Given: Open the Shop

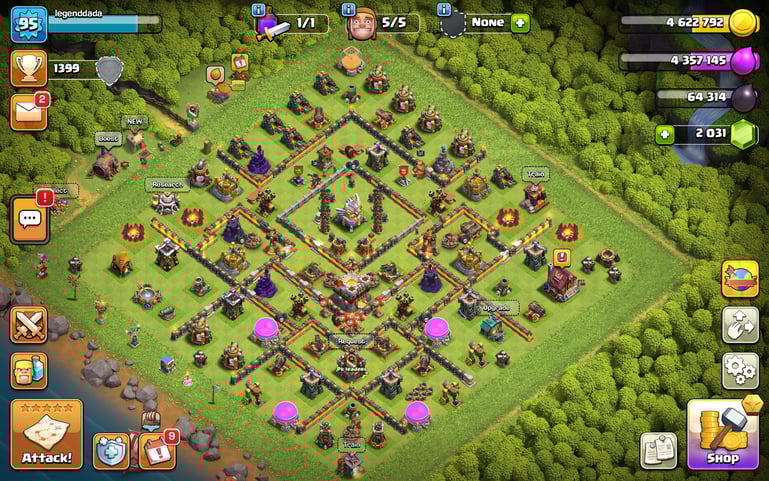Looking at the screenshot, I should [x=723, y=435].
